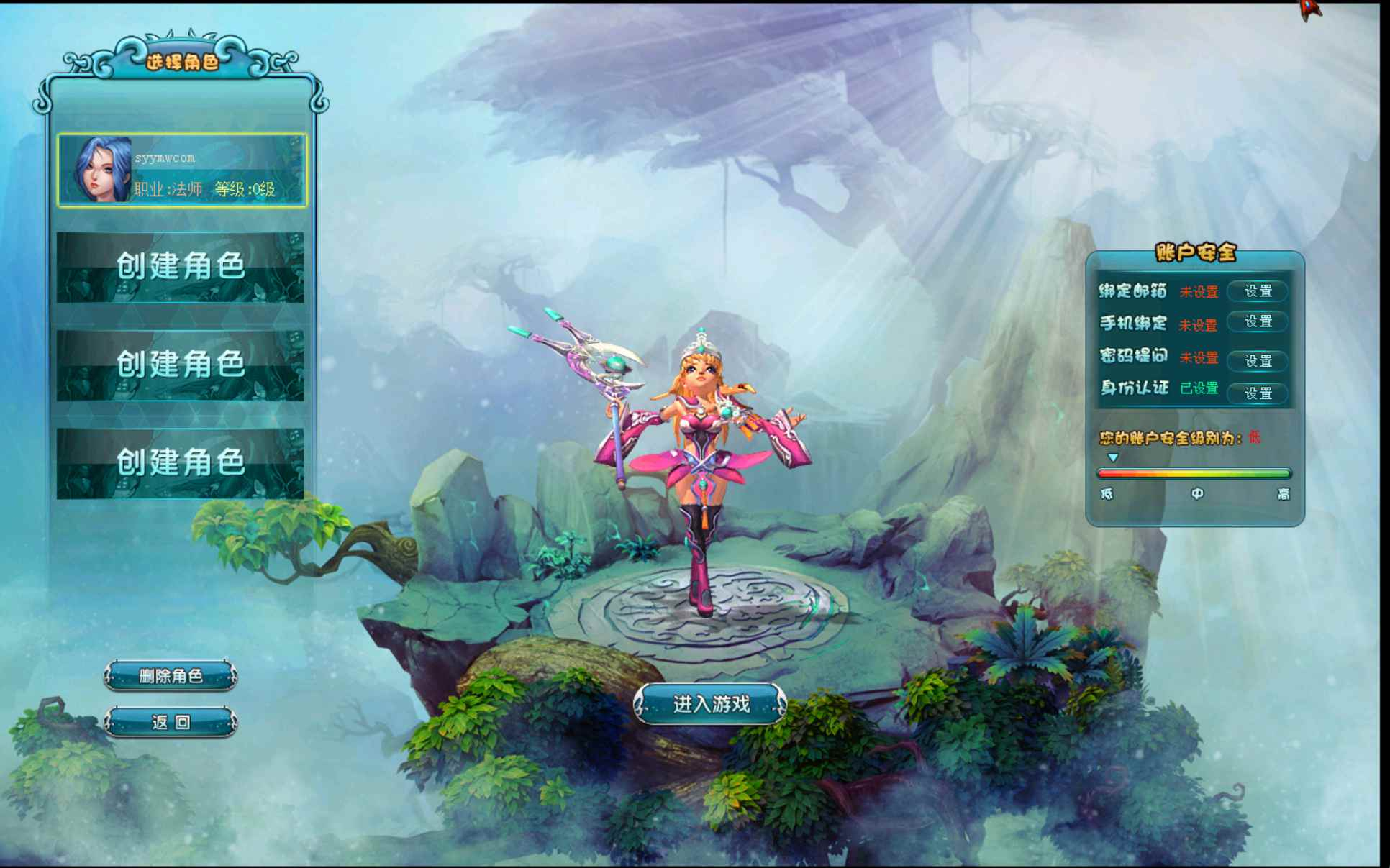Enter the game with 进入游戏
The image size is (1390, 868).
point(710,704)
